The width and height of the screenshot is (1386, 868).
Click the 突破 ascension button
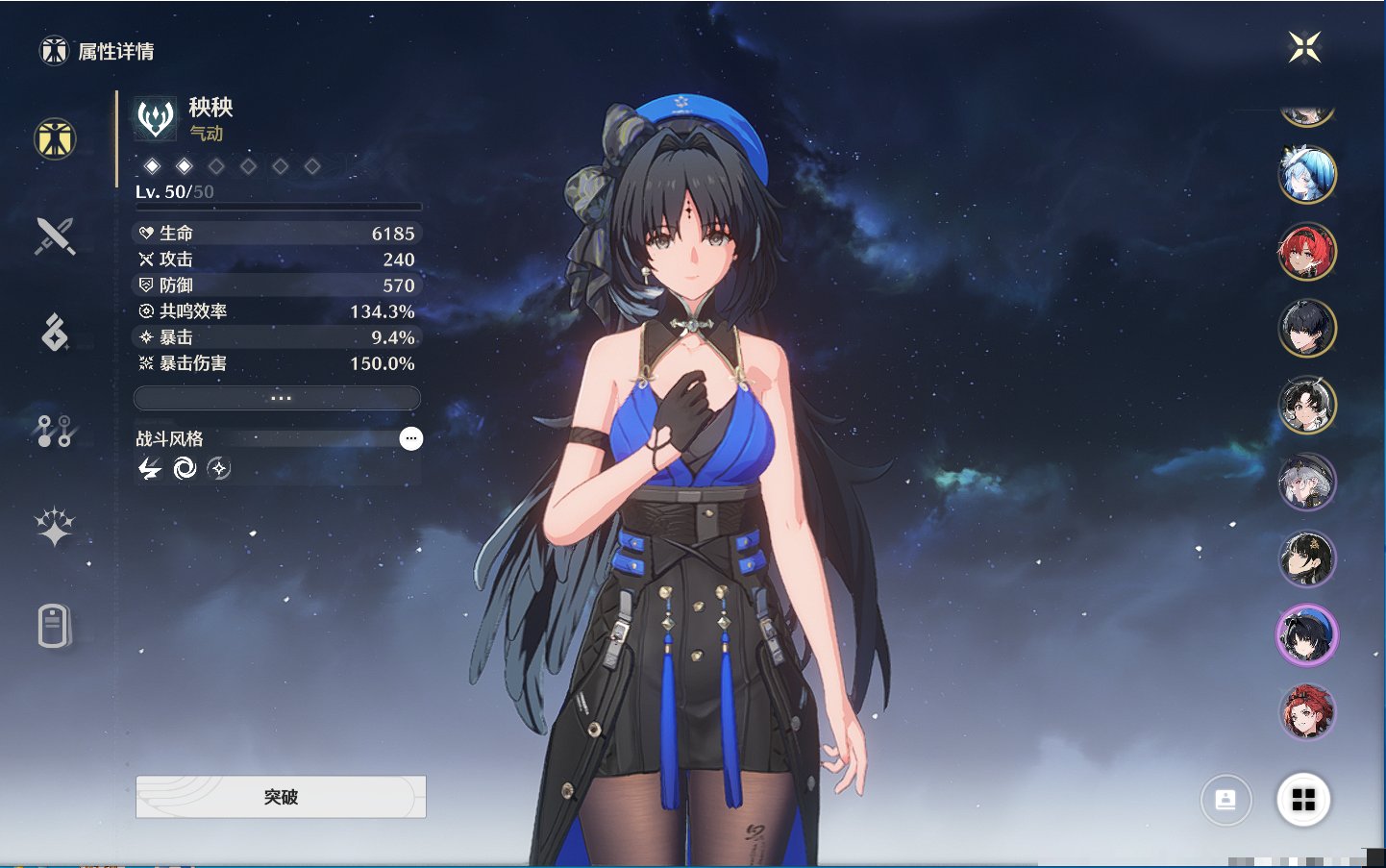pyautogui.click(x=281, y=797)
